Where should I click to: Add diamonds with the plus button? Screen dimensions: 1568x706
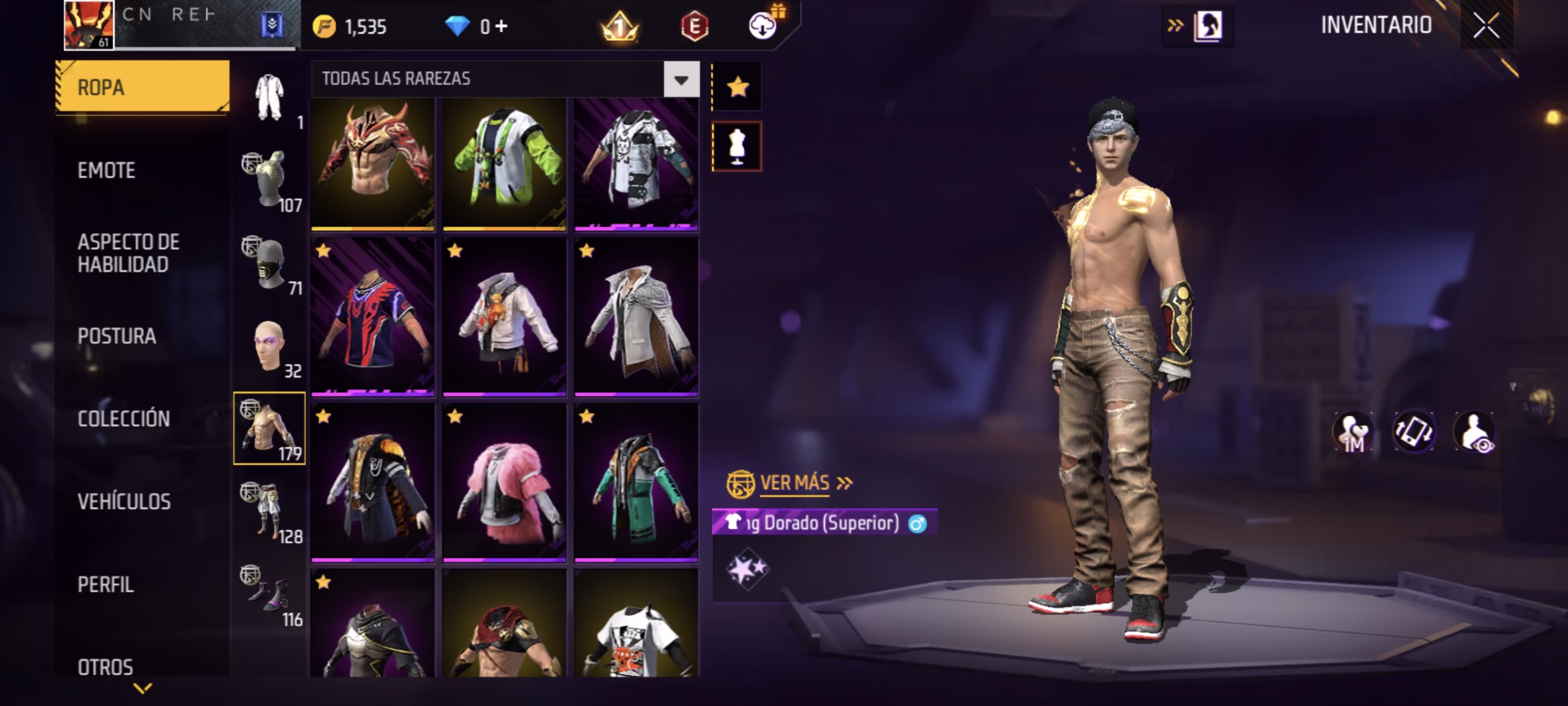[502, 26]
